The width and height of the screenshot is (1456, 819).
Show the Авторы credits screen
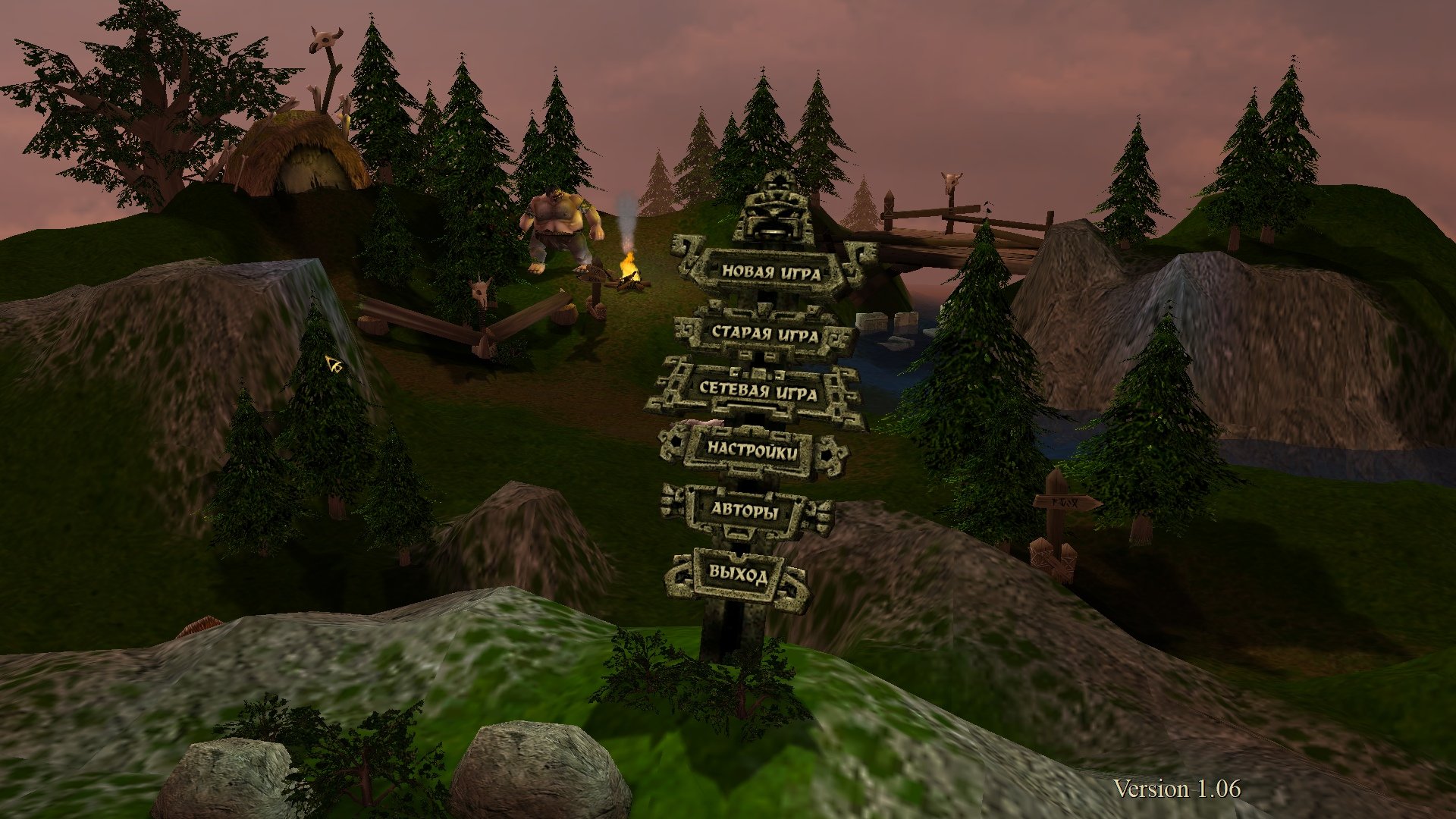coord(745,510)
